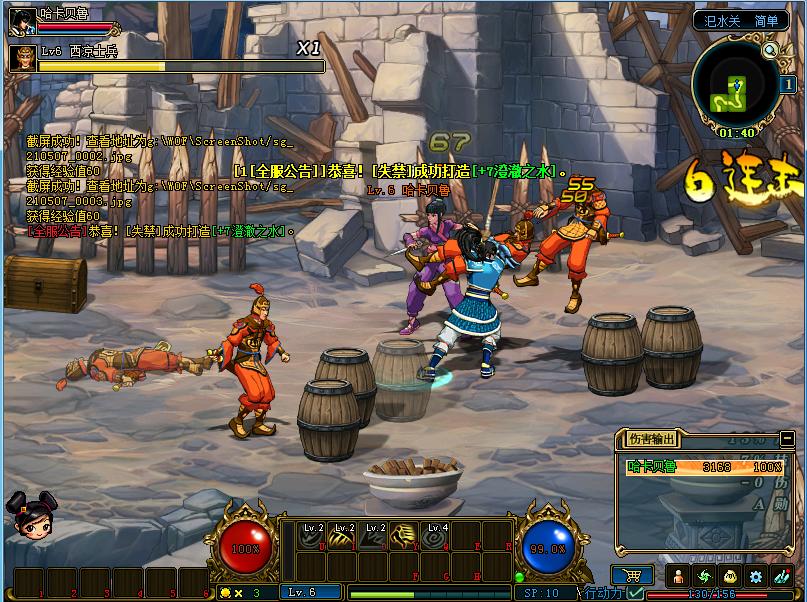Click the rightmost red-green menu icon
This screenshot has width=807, height=602.
click(x=781, y=576)
